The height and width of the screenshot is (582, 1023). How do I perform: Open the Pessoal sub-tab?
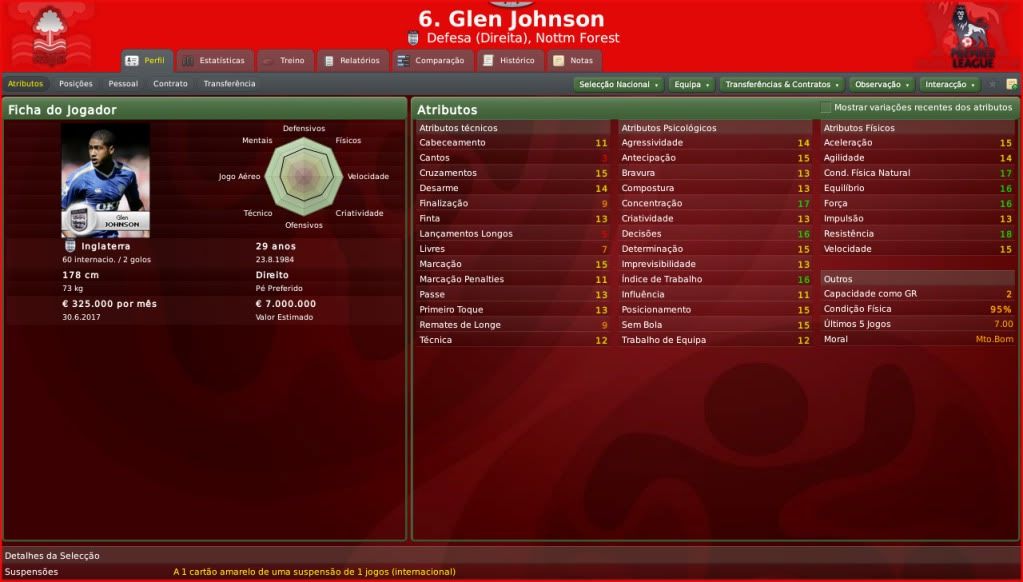point(123,84)
